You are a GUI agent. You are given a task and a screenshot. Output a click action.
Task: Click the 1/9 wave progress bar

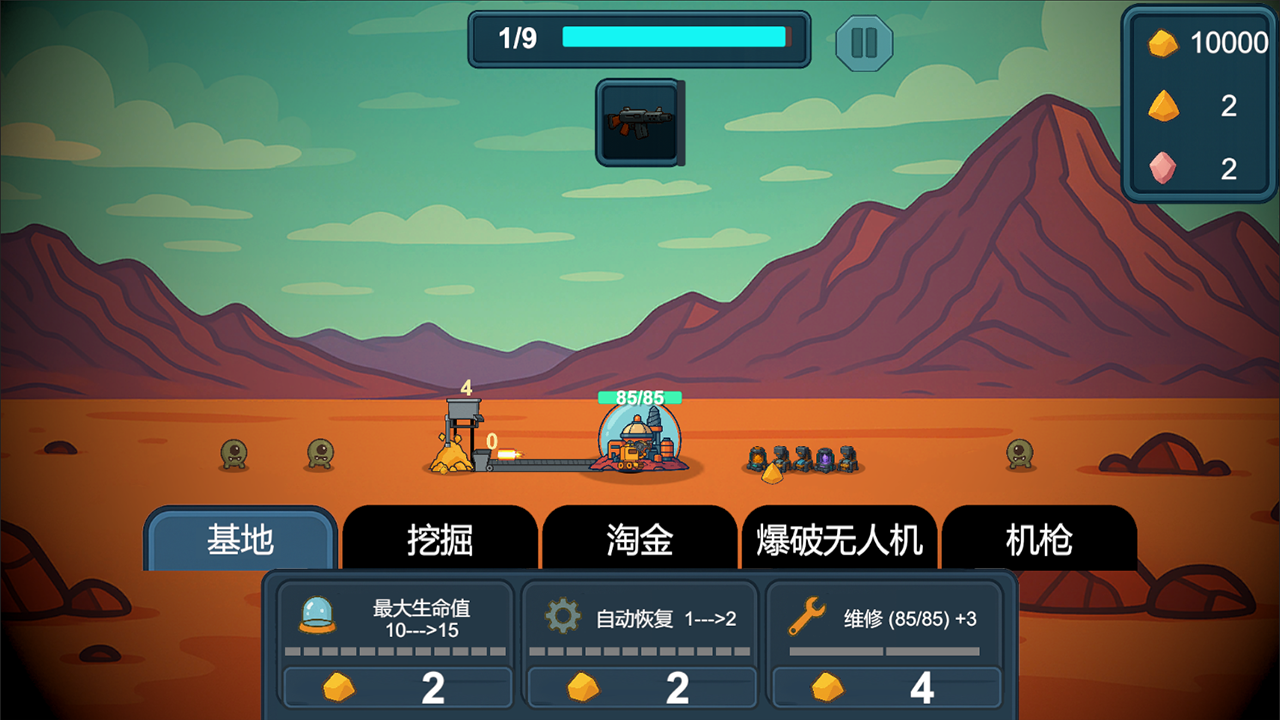640,40
